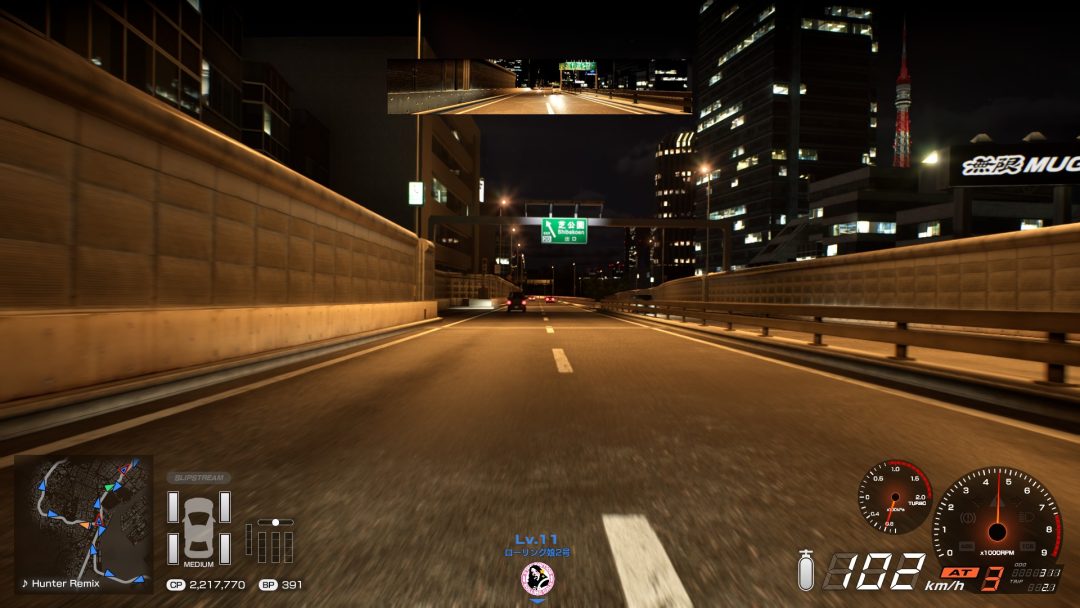Click the car tire status diagram
The height and width of the screenshot is (608, 1080).
(x=198, y=527)
